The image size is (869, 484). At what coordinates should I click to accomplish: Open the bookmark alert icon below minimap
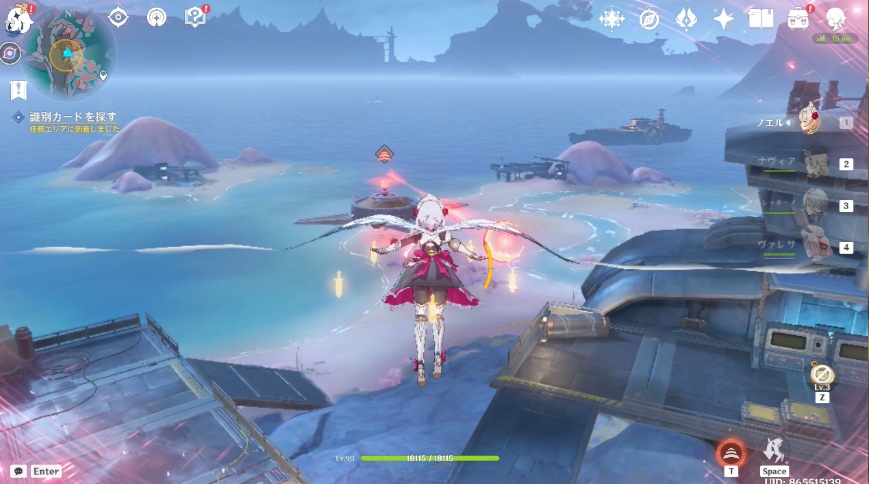point(18,91)
